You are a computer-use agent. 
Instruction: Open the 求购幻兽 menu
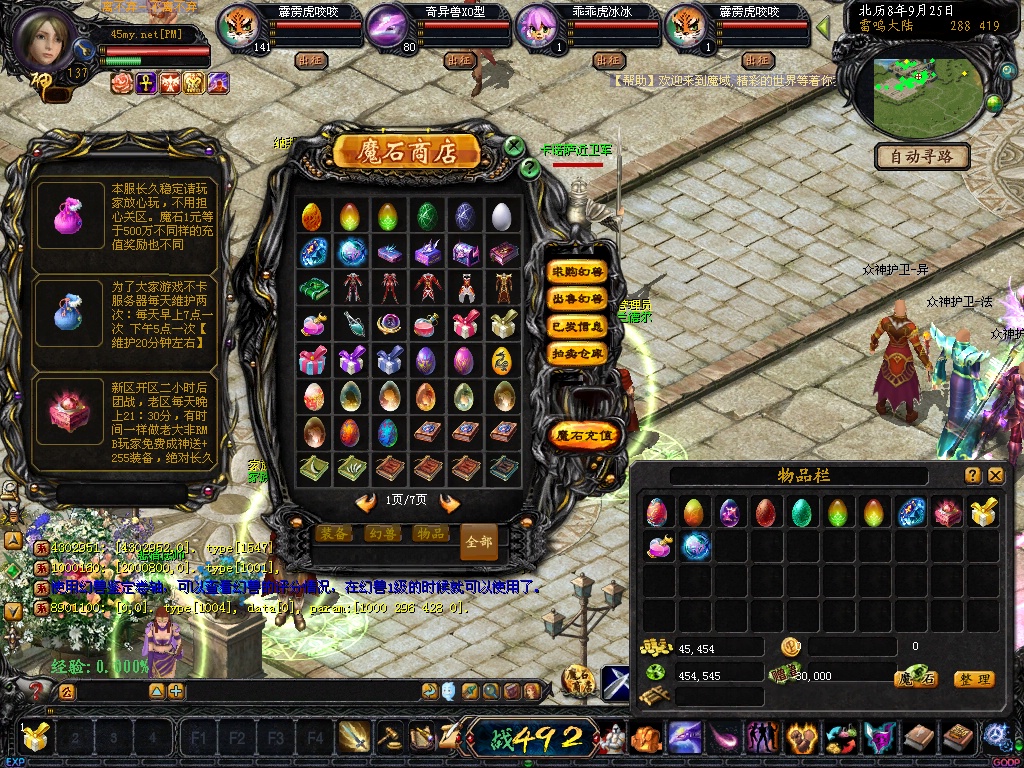[578, 272]
